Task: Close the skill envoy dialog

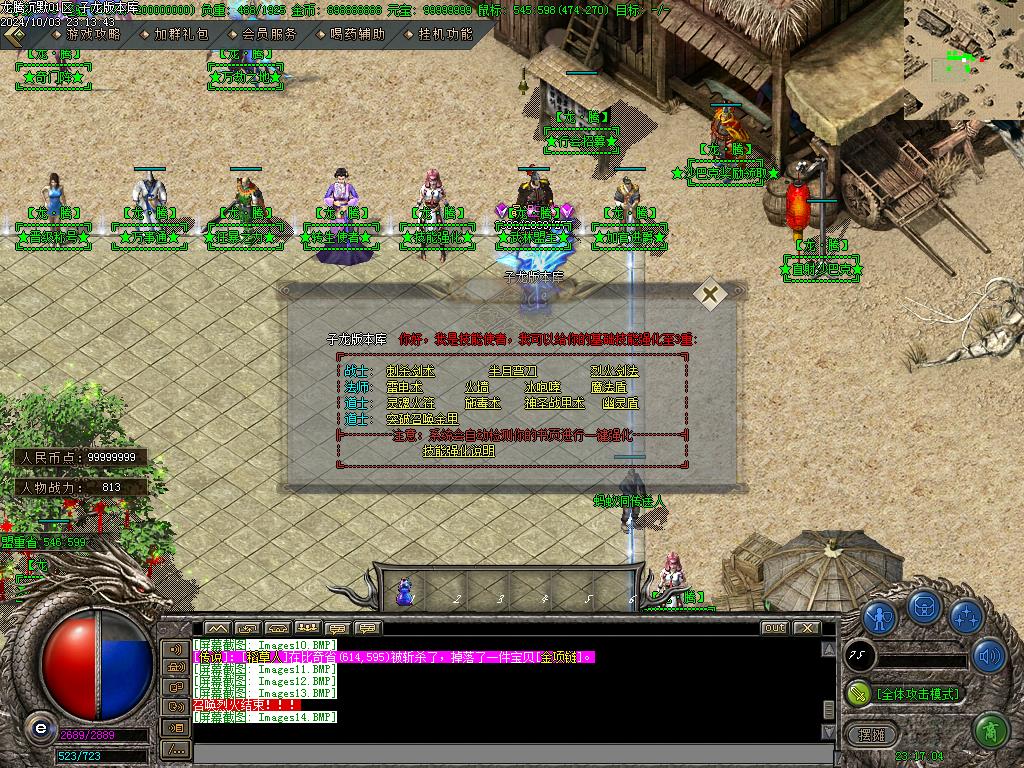Action: pos(710,295)
